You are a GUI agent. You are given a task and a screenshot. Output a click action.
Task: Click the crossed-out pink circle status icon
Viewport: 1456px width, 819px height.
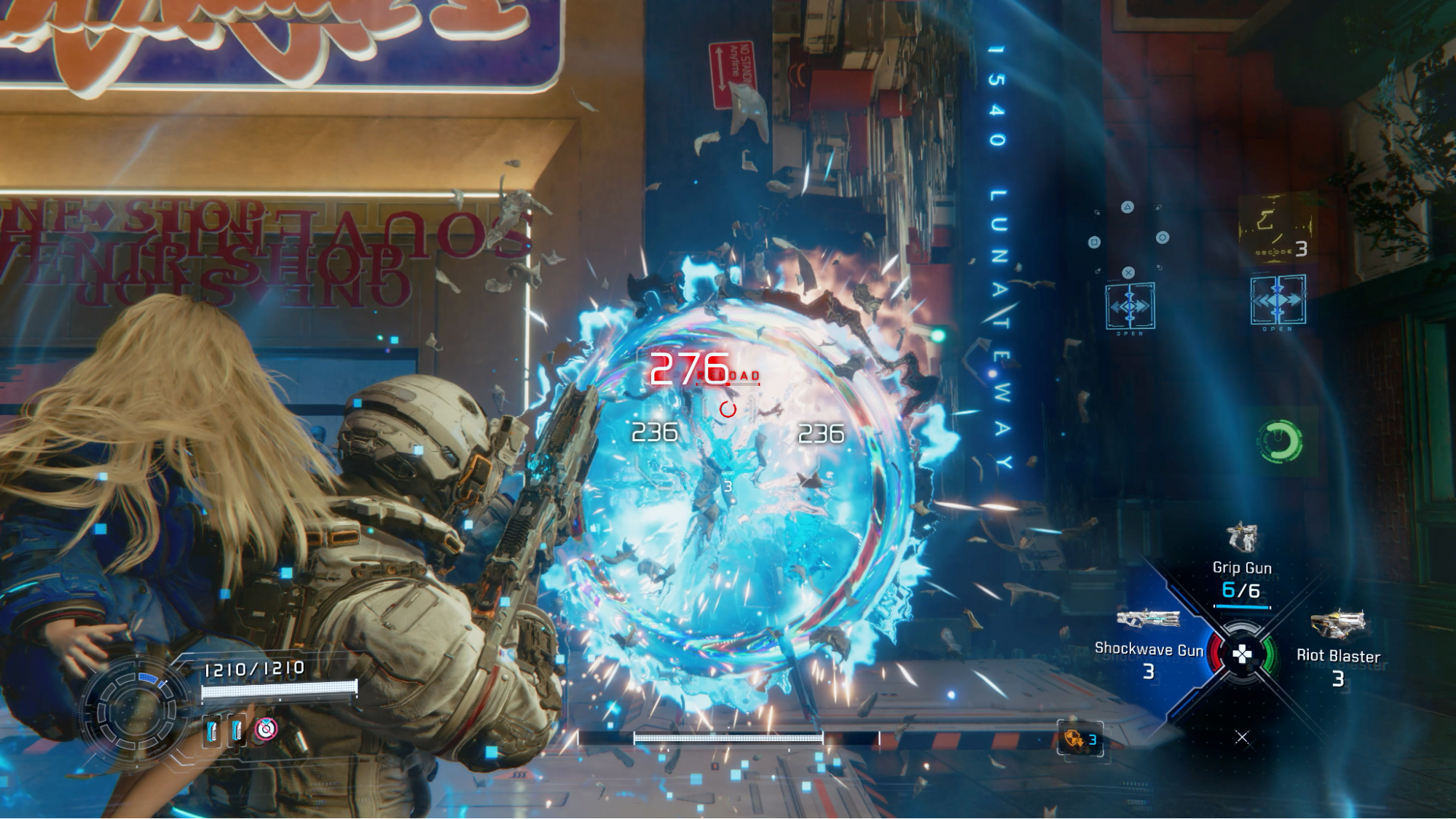coord(266,729)
